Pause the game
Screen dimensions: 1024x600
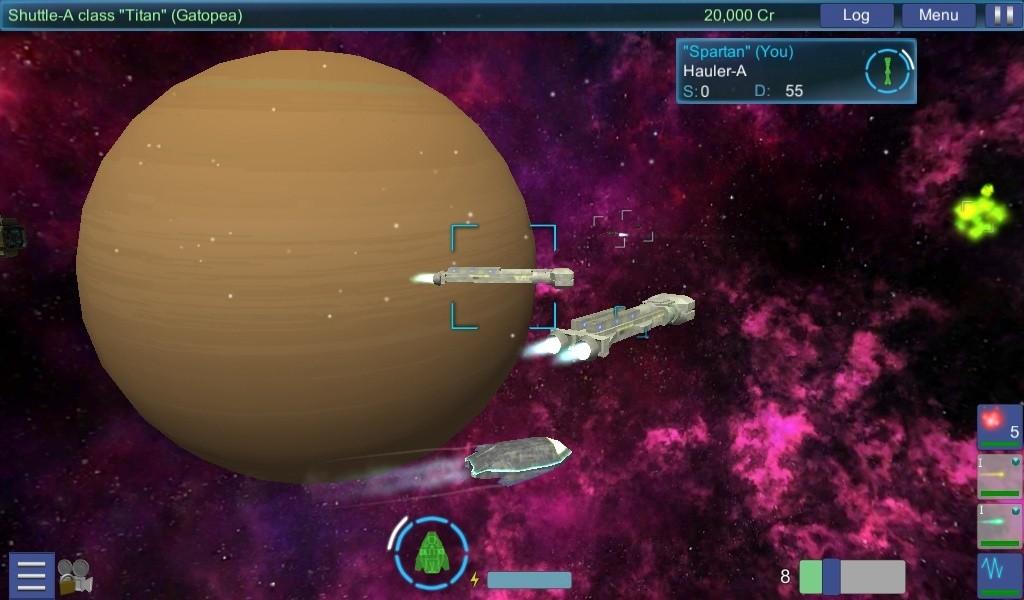tap(1000, 15)
